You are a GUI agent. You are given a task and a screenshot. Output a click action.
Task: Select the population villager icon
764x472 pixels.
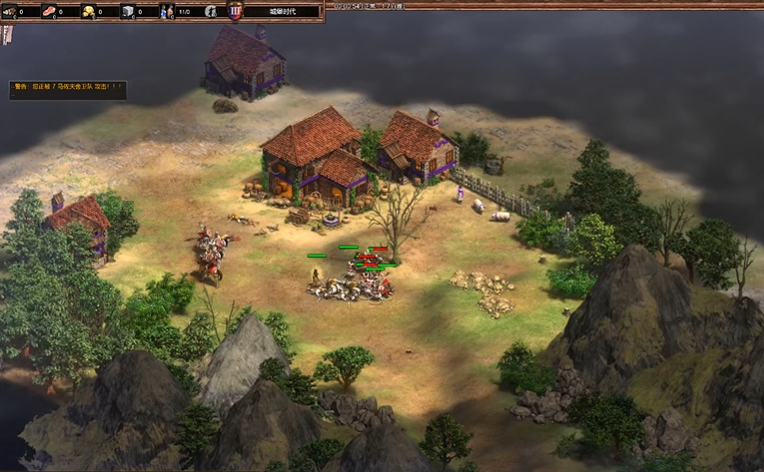[167, 12]
